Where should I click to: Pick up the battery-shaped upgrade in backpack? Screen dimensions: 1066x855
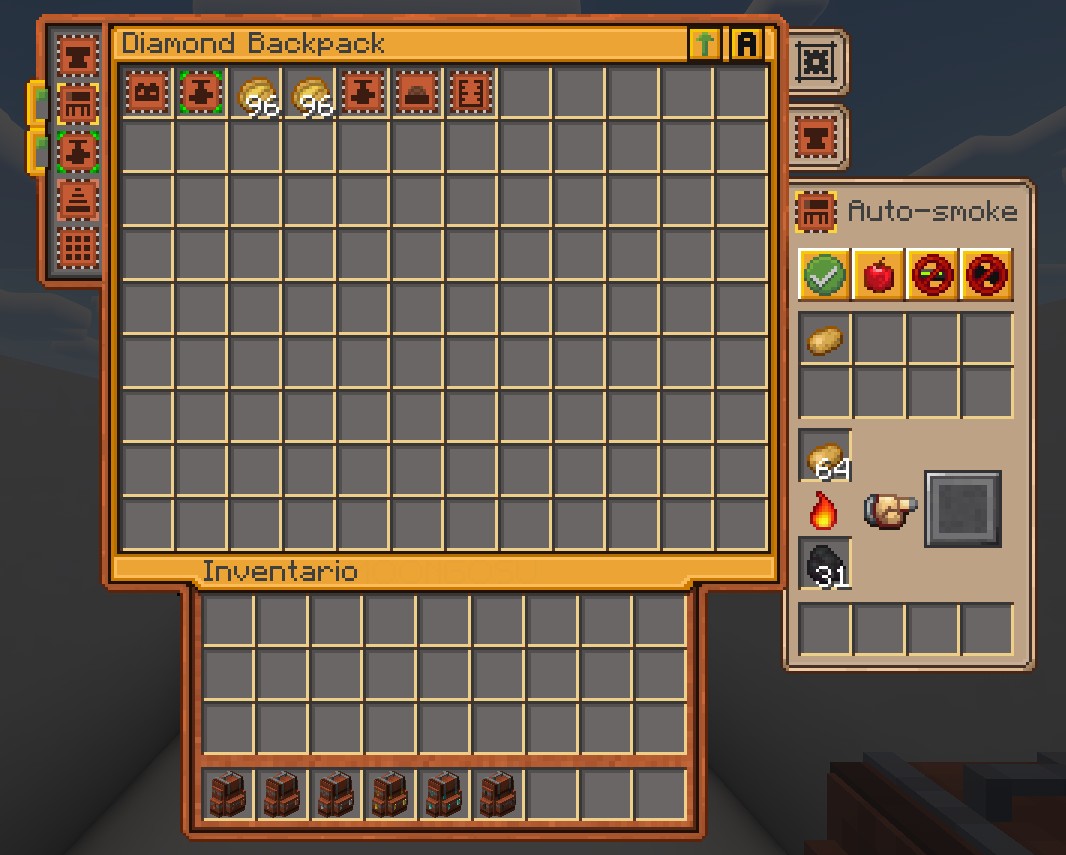click(148, 94)
